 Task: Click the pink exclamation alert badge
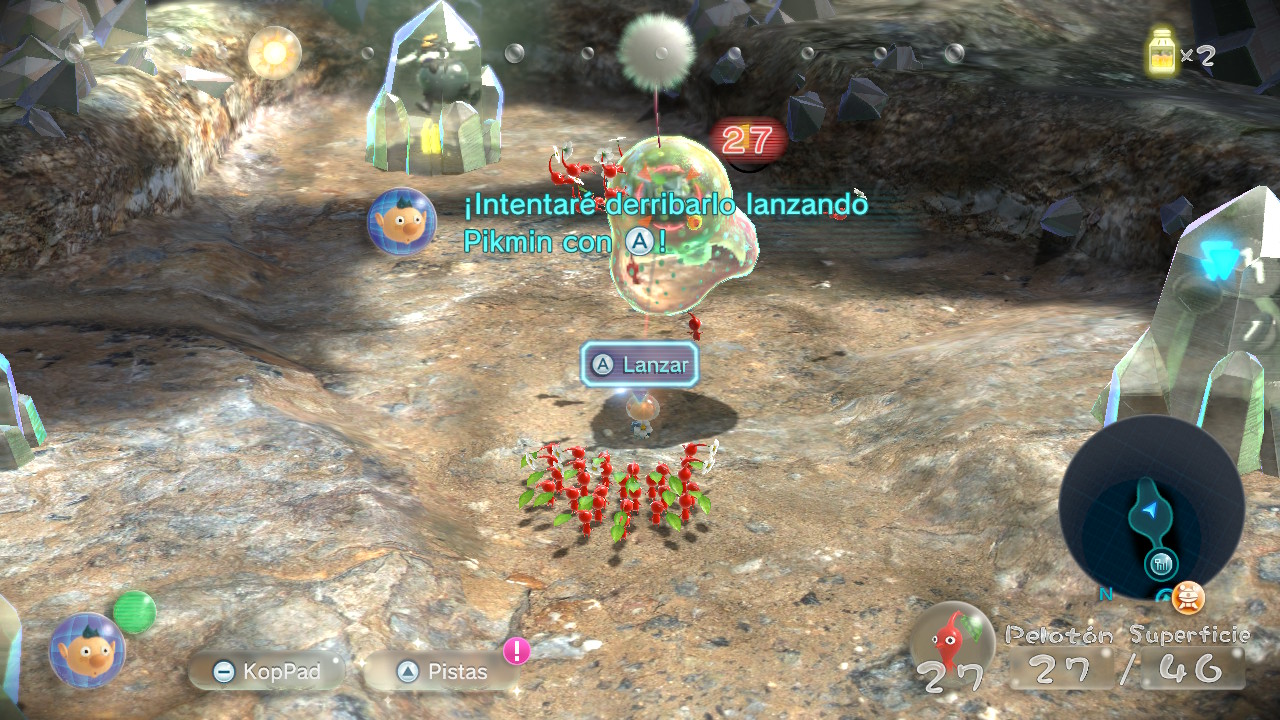(x=516, y=651)
